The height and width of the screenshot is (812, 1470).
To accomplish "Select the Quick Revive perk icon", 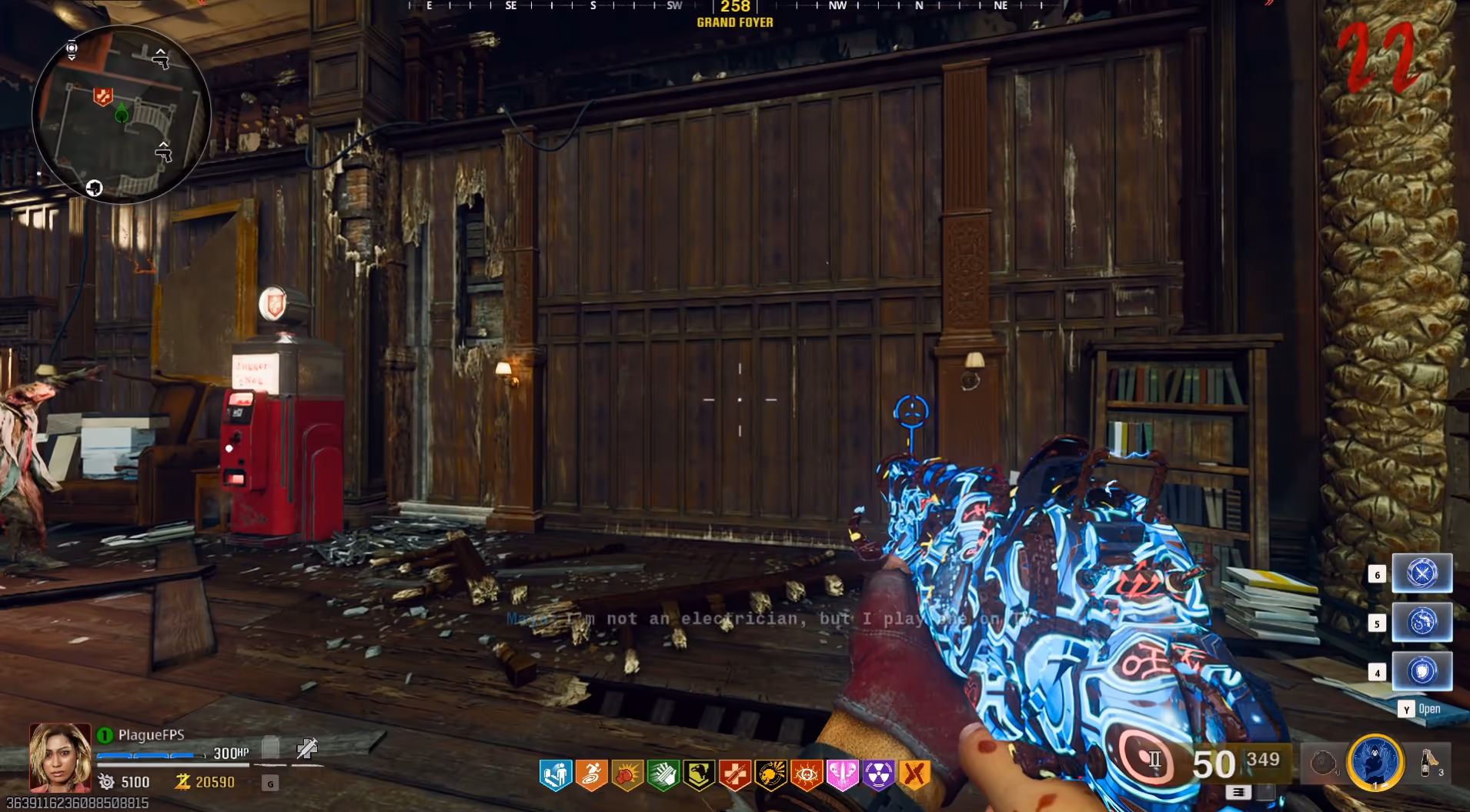I will (x=734, y=775).
